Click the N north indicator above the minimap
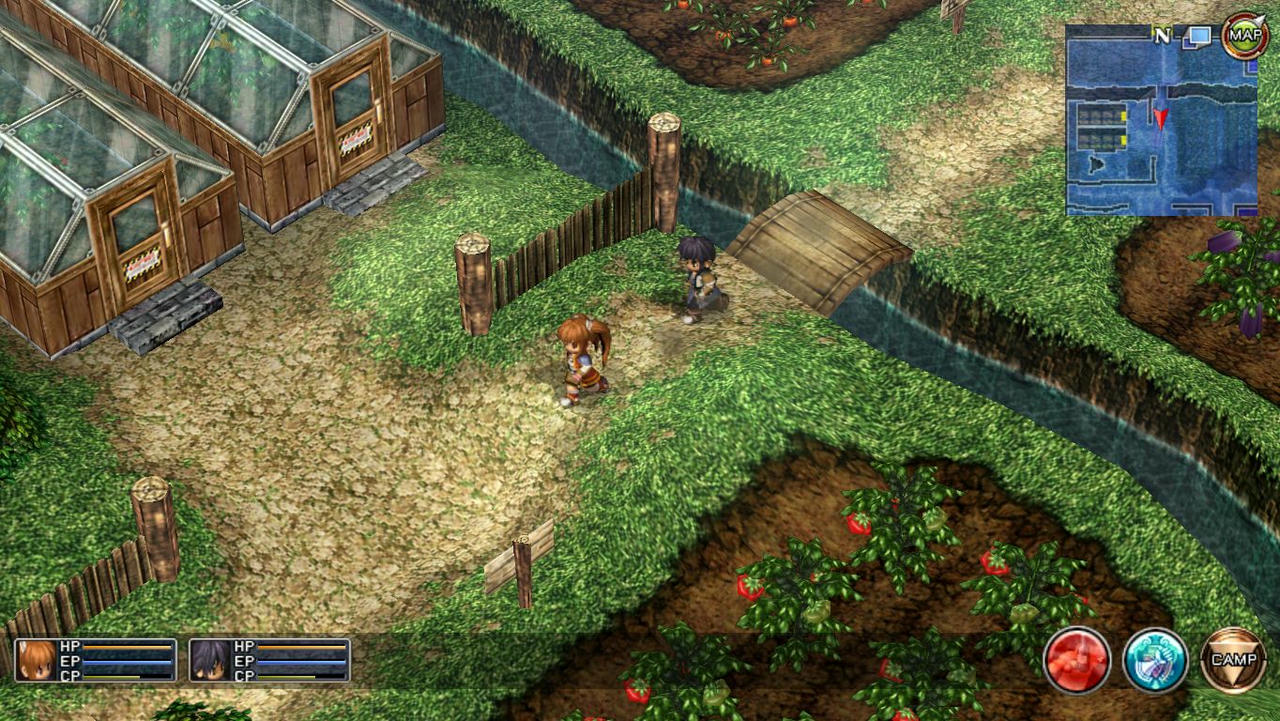This screenshot has width=1280, height=721. click(x=1160, y=33)
